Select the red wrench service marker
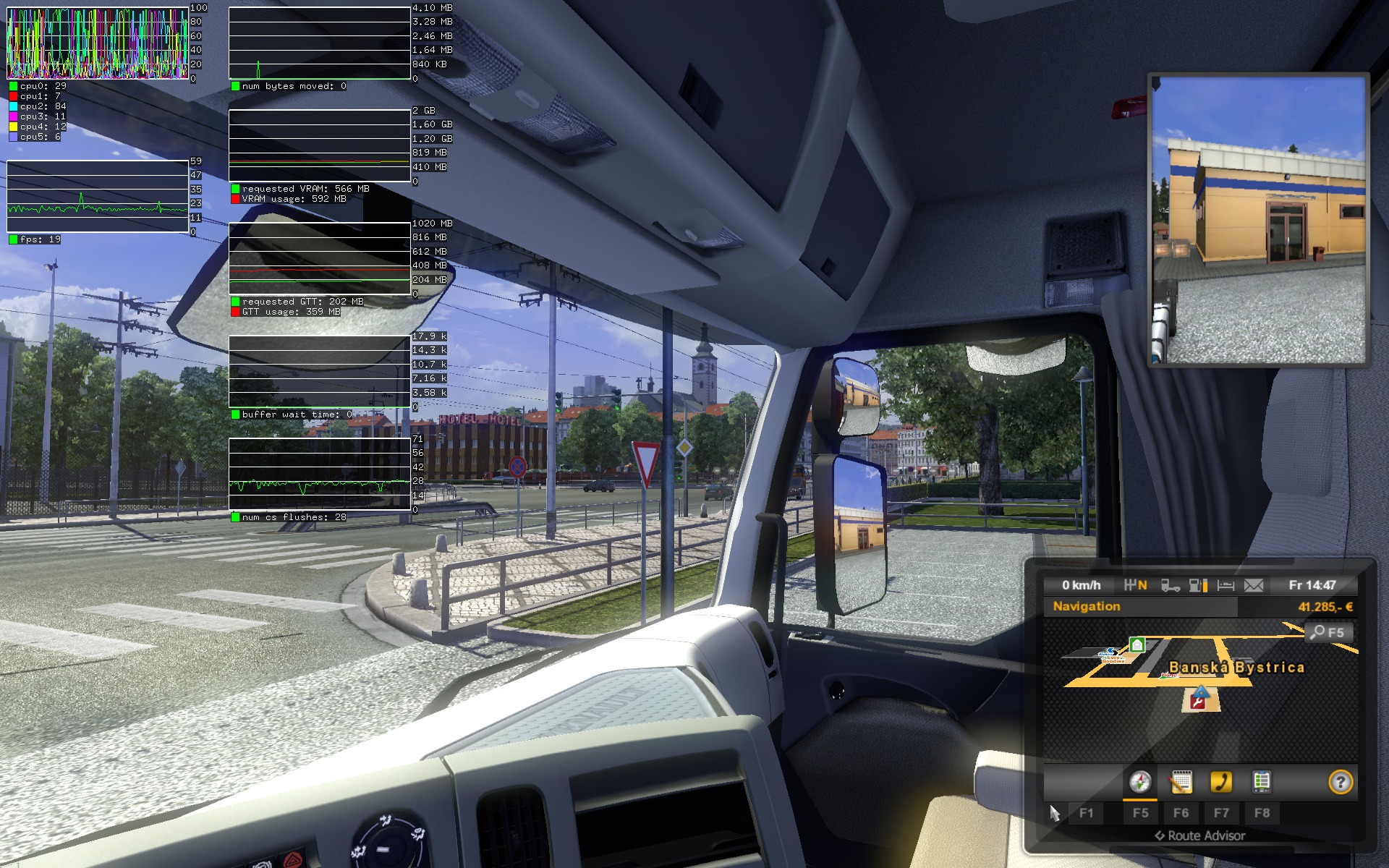The image size is (1389, 868). click(x=1199, y=699)
